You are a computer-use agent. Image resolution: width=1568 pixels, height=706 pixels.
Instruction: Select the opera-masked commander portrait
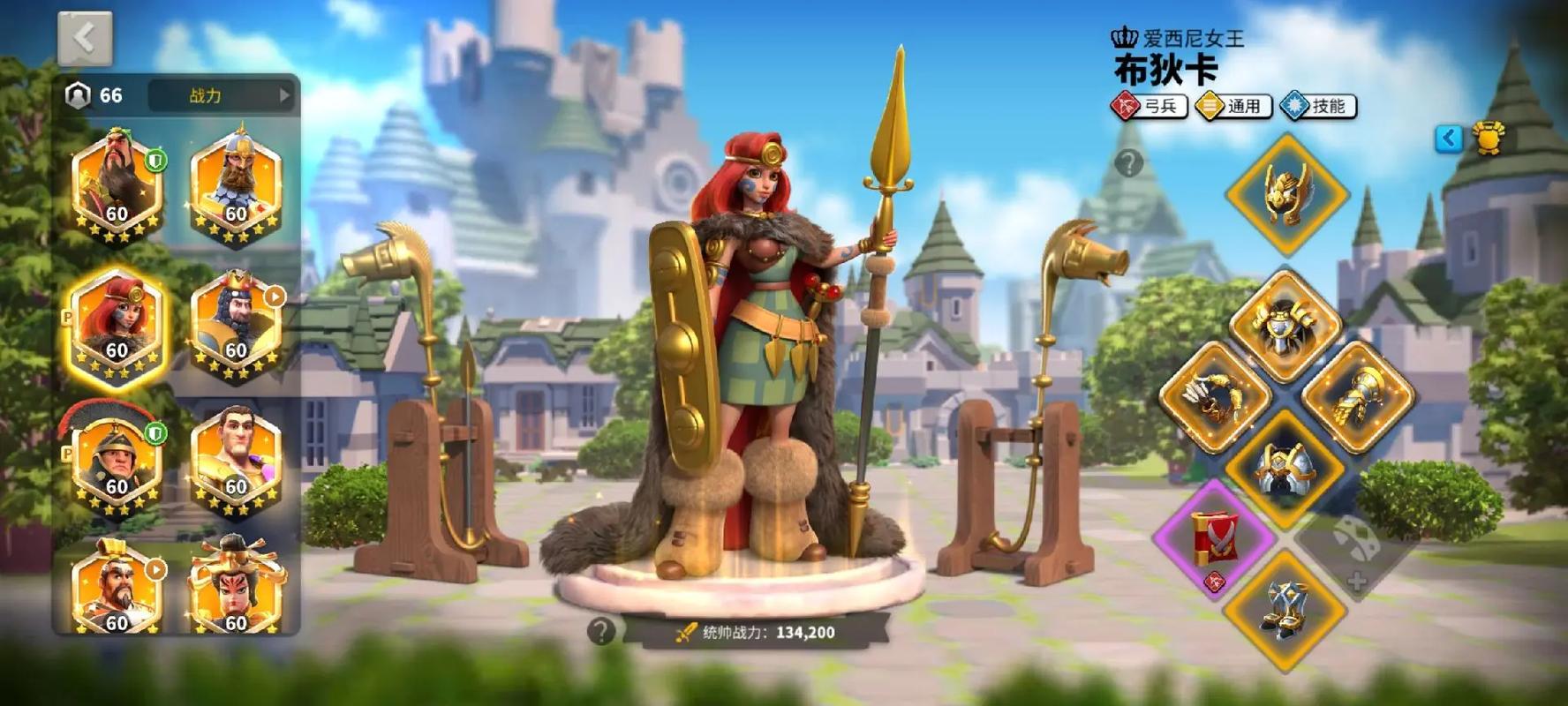click(236, 587)
